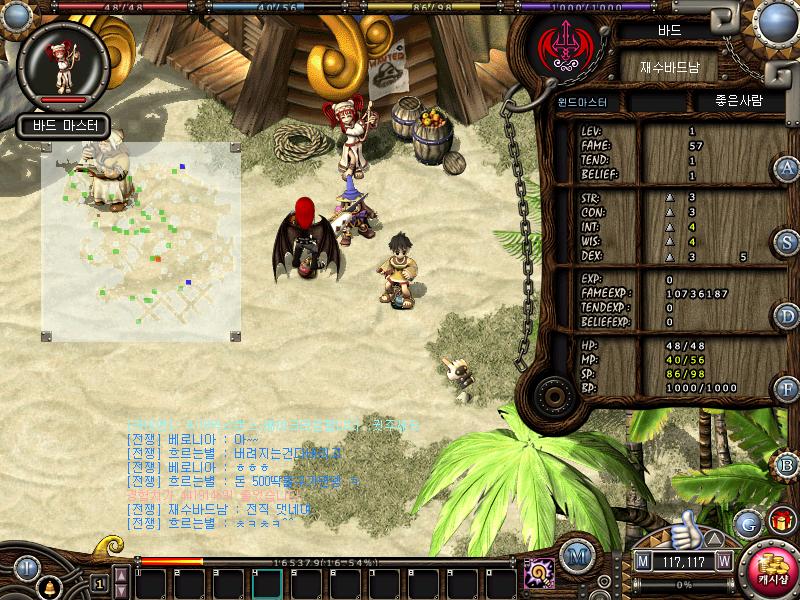
Task: Choose the round A button
Action: pyautogui.click(x=788, y=168)
